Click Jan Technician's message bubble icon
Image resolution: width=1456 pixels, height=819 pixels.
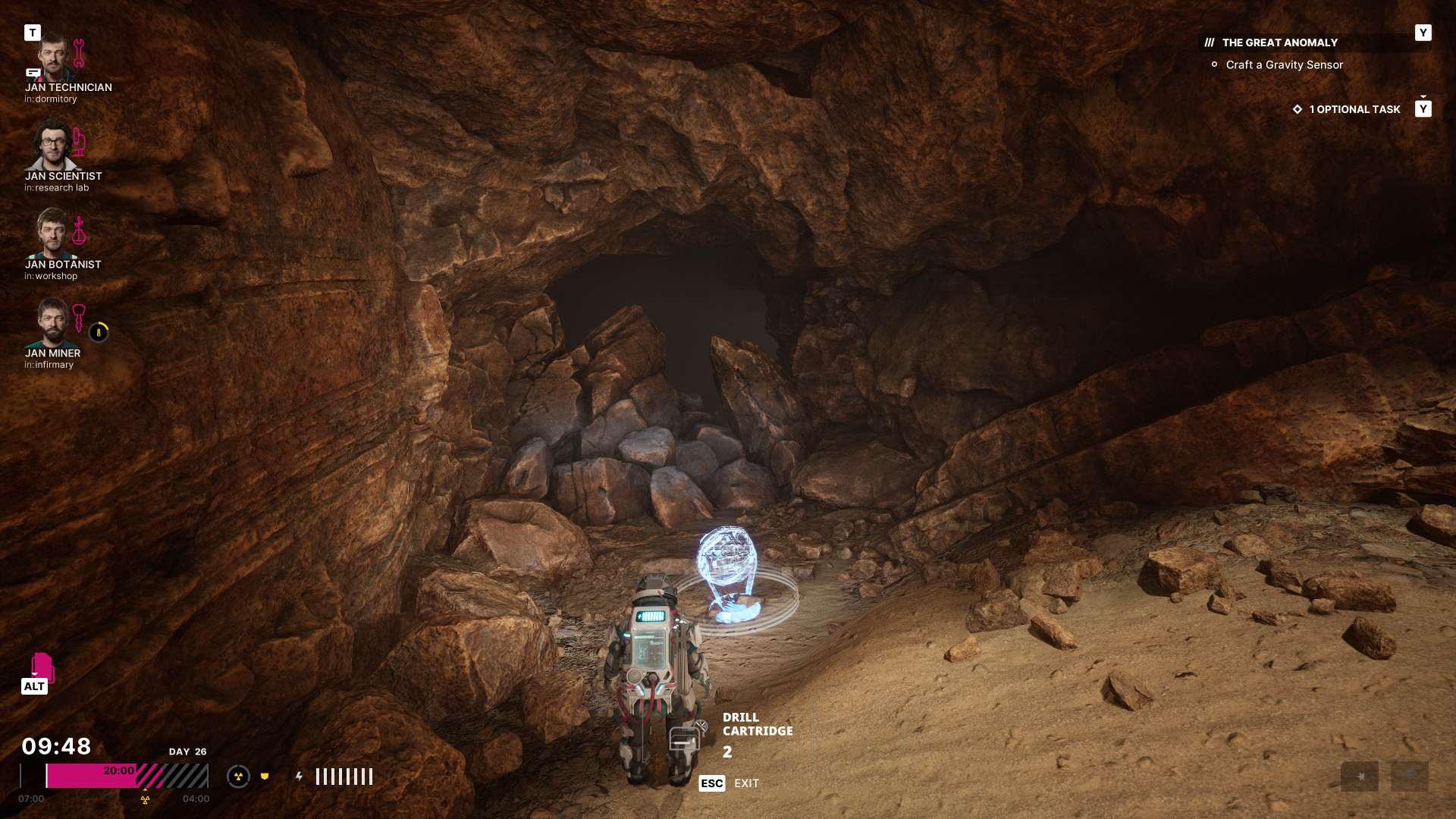(33, 73)
